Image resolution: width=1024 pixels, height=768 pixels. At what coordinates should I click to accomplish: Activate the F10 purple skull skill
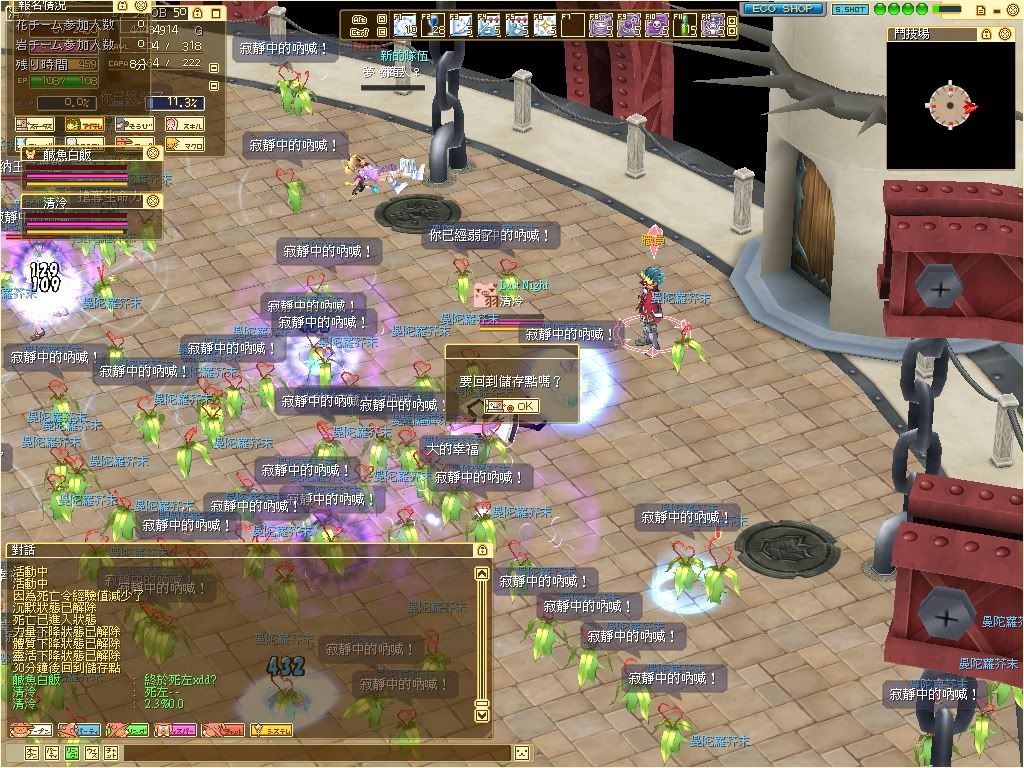pyautogui.click(x=655, y=24)
